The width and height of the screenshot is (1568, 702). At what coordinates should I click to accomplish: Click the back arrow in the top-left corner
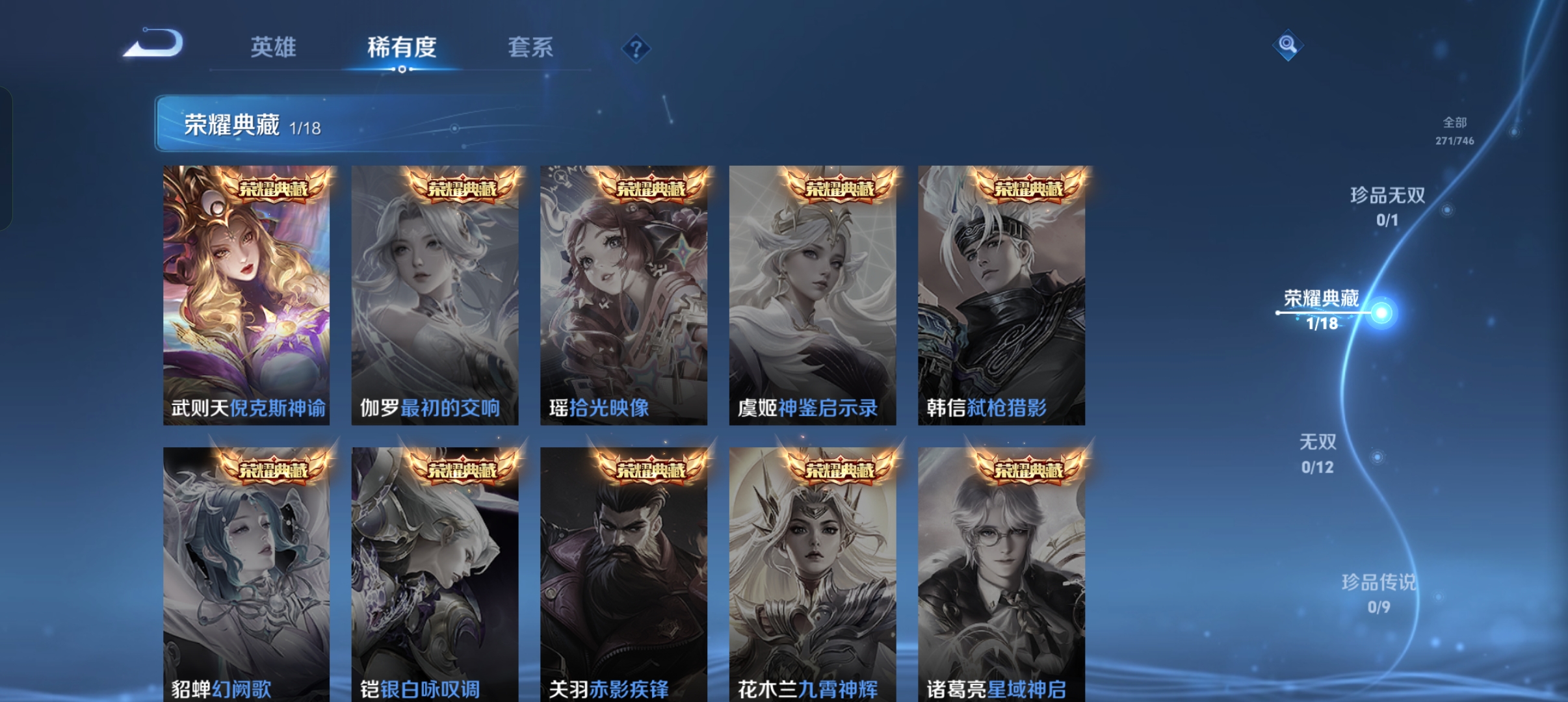click(154, 44)
